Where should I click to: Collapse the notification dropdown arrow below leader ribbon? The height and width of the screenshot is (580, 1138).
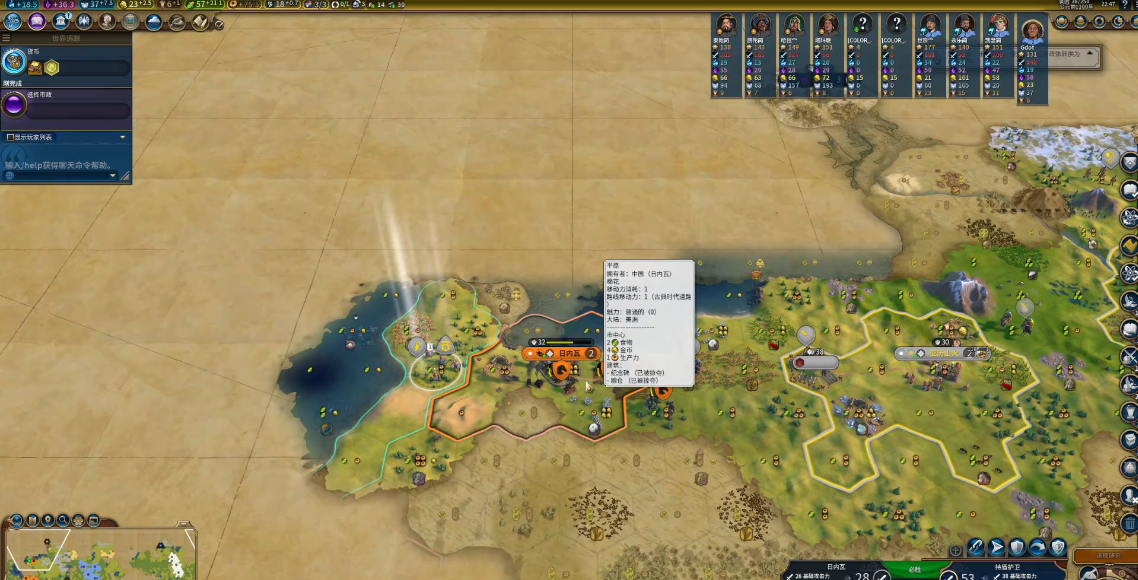(1091, 52)
